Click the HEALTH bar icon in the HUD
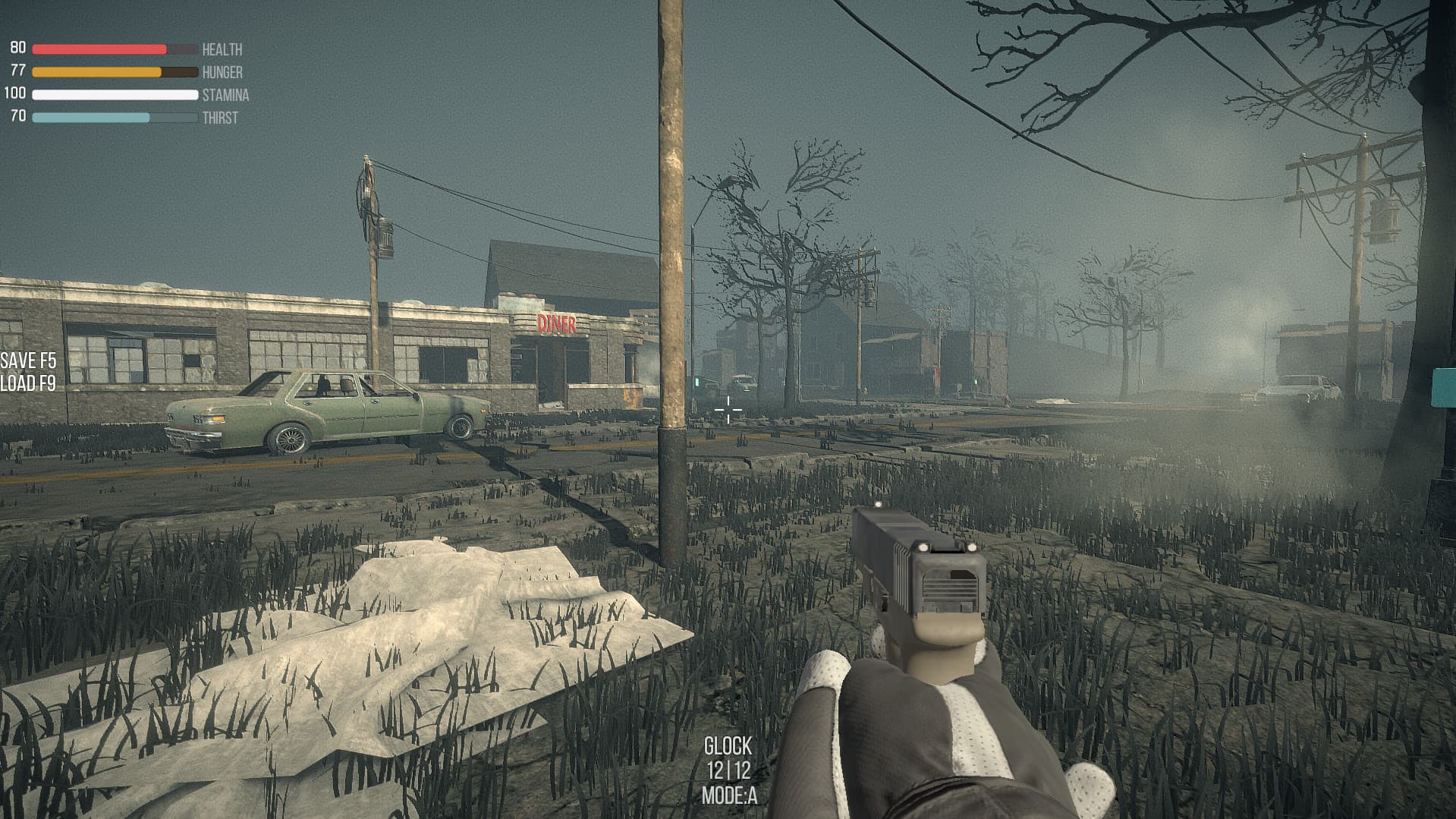 (x=99, y=48)
